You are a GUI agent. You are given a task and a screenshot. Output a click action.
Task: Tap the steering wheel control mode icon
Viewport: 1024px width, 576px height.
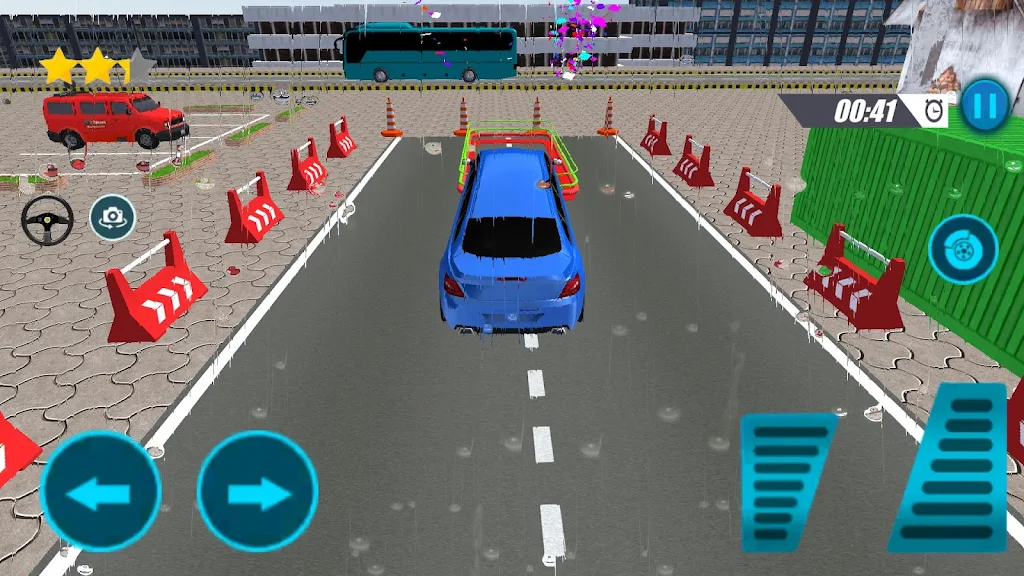pos(48,219)
